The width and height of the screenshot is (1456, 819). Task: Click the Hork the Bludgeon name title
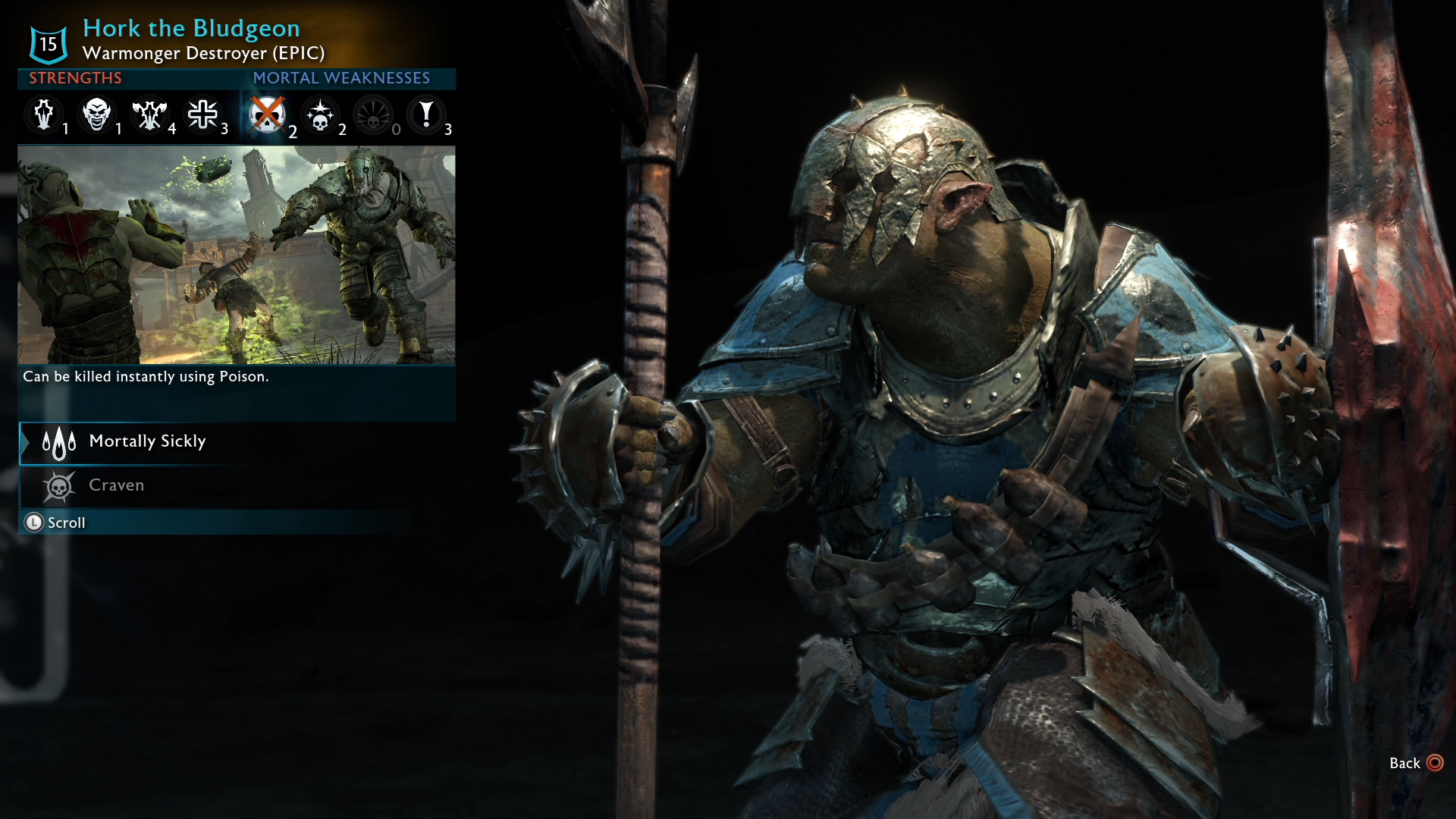click(190, 28)
